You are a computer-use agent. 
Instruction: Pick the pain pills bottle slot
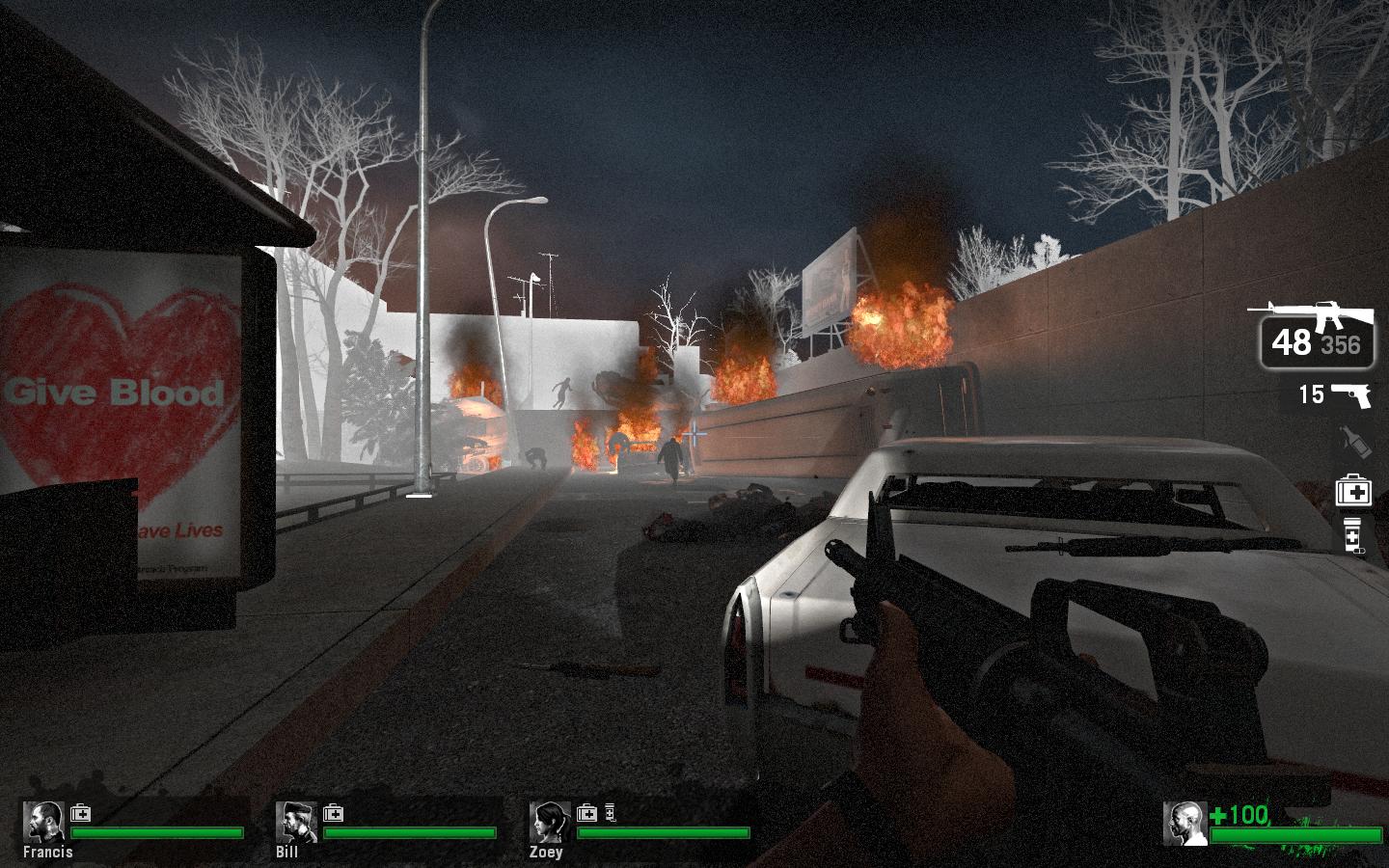[1353, 534]
